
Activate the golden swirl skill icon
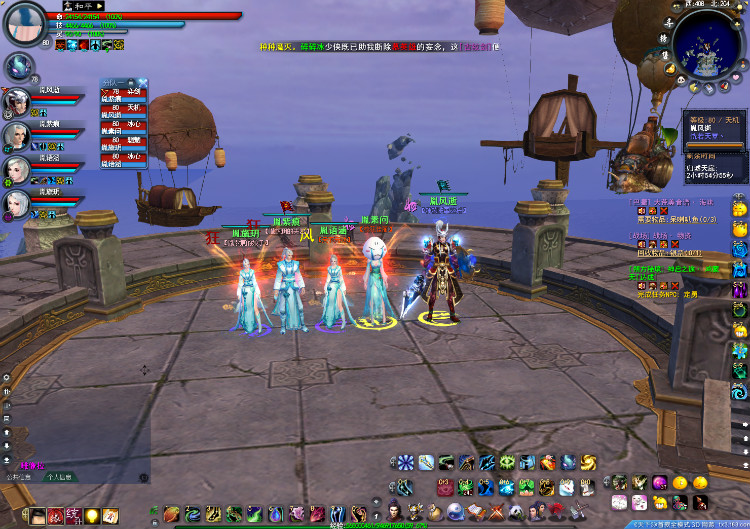[588, 462]
